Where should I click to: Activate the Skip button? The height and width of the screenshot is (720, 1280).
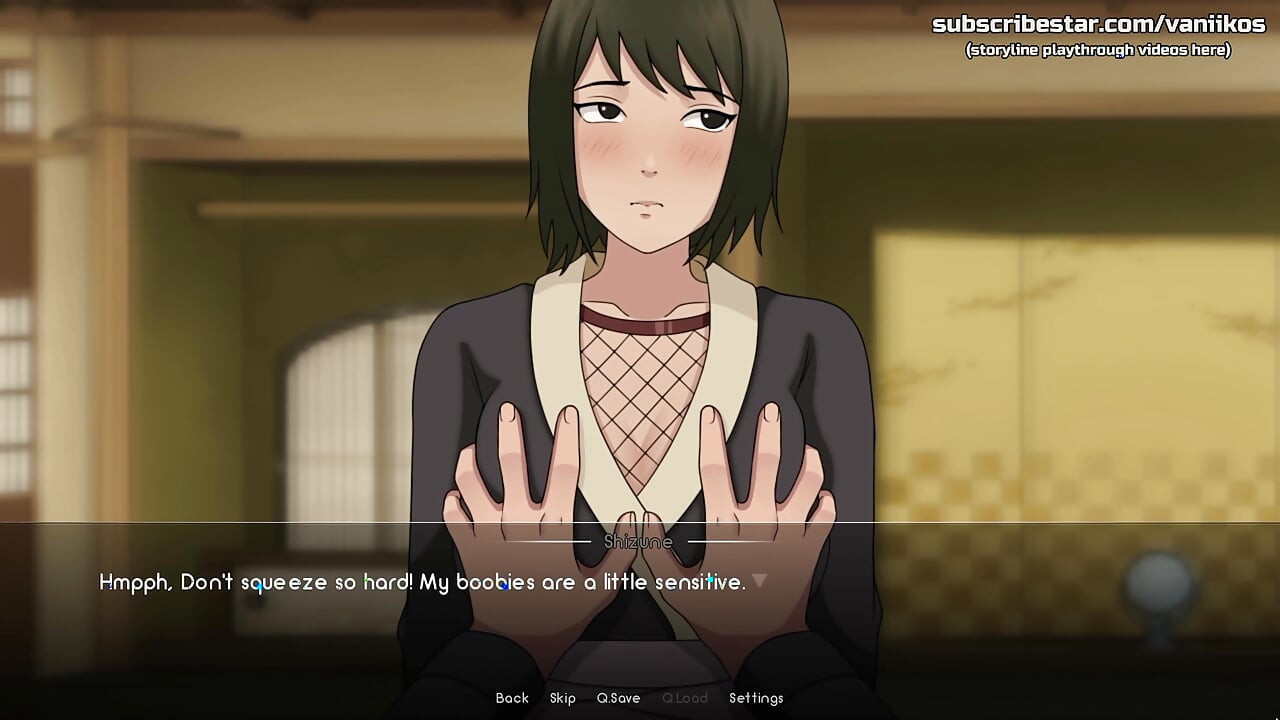tap(562, 698)
